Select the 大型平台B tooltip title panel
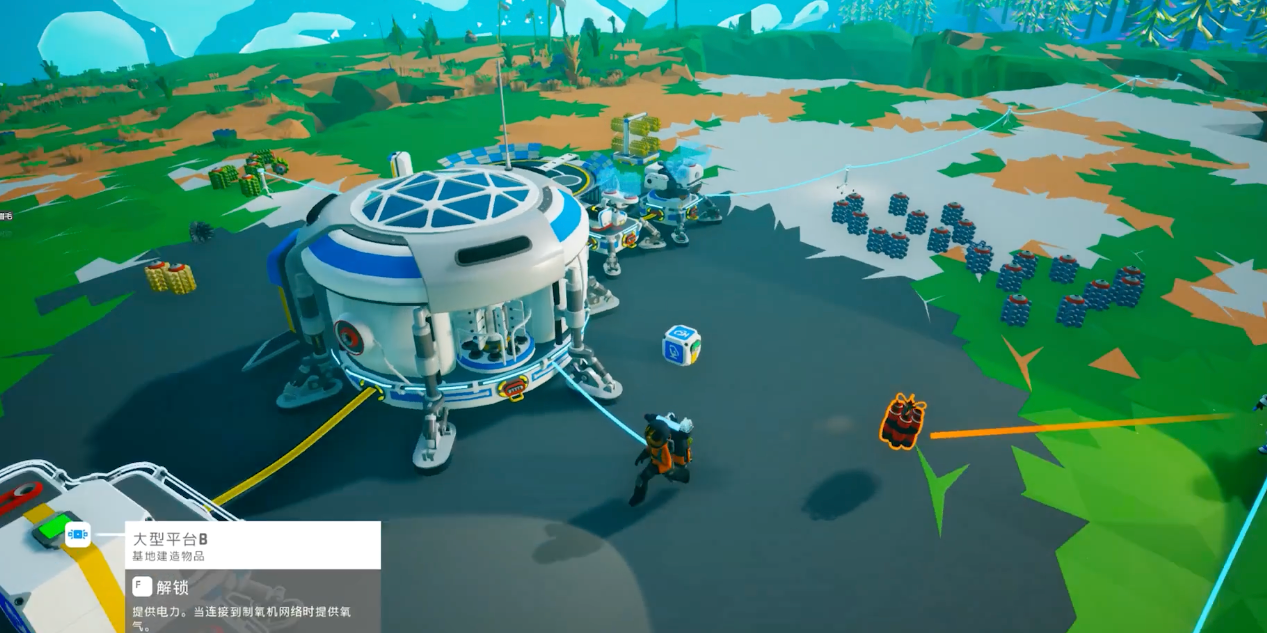1268x634 pixels. click(252, 545)
